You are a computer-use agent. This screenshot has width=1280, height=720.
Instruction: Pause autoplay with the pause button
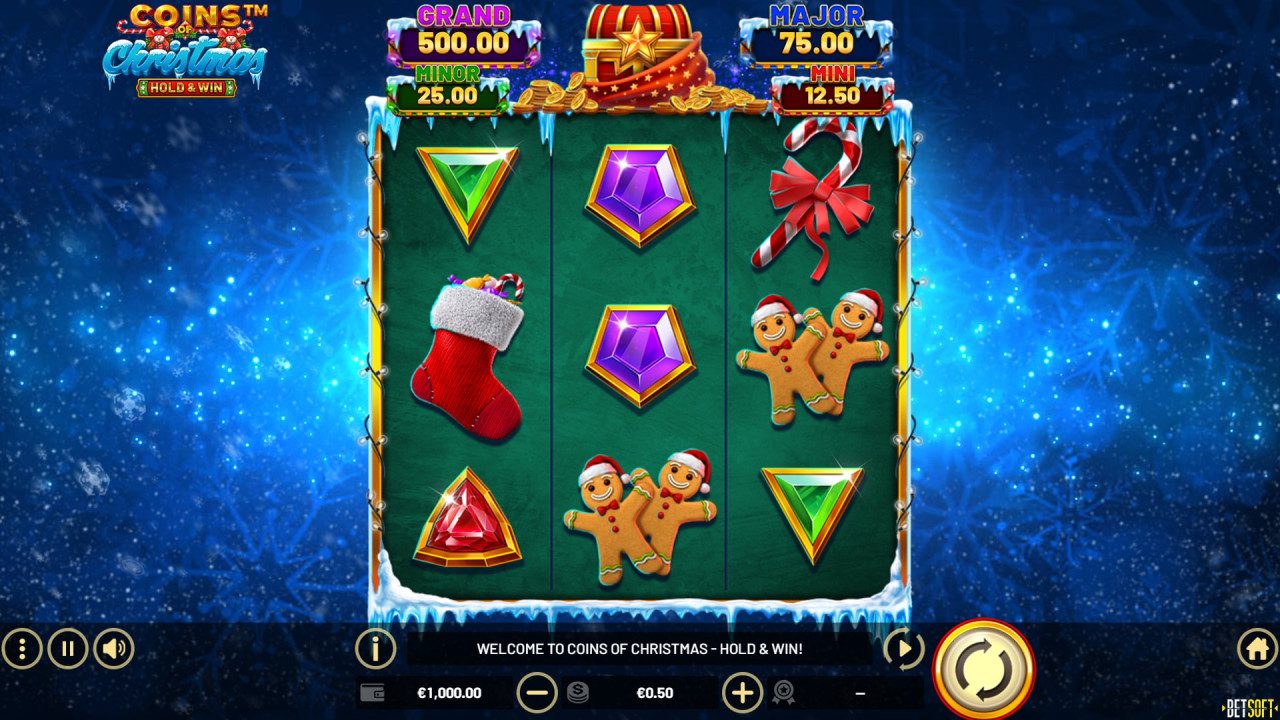(x=66, y=648)
